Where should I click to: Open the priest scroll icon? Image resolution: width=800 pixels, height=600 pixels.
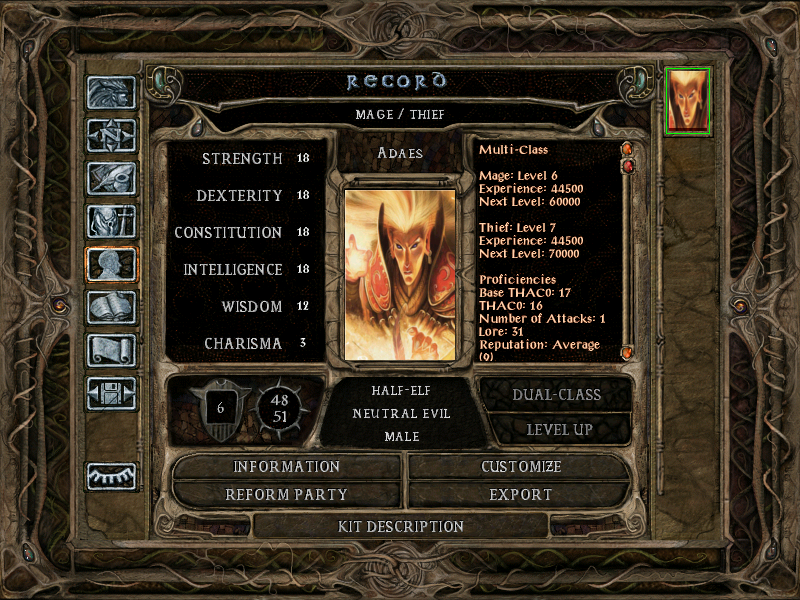[x=111, y=350]
